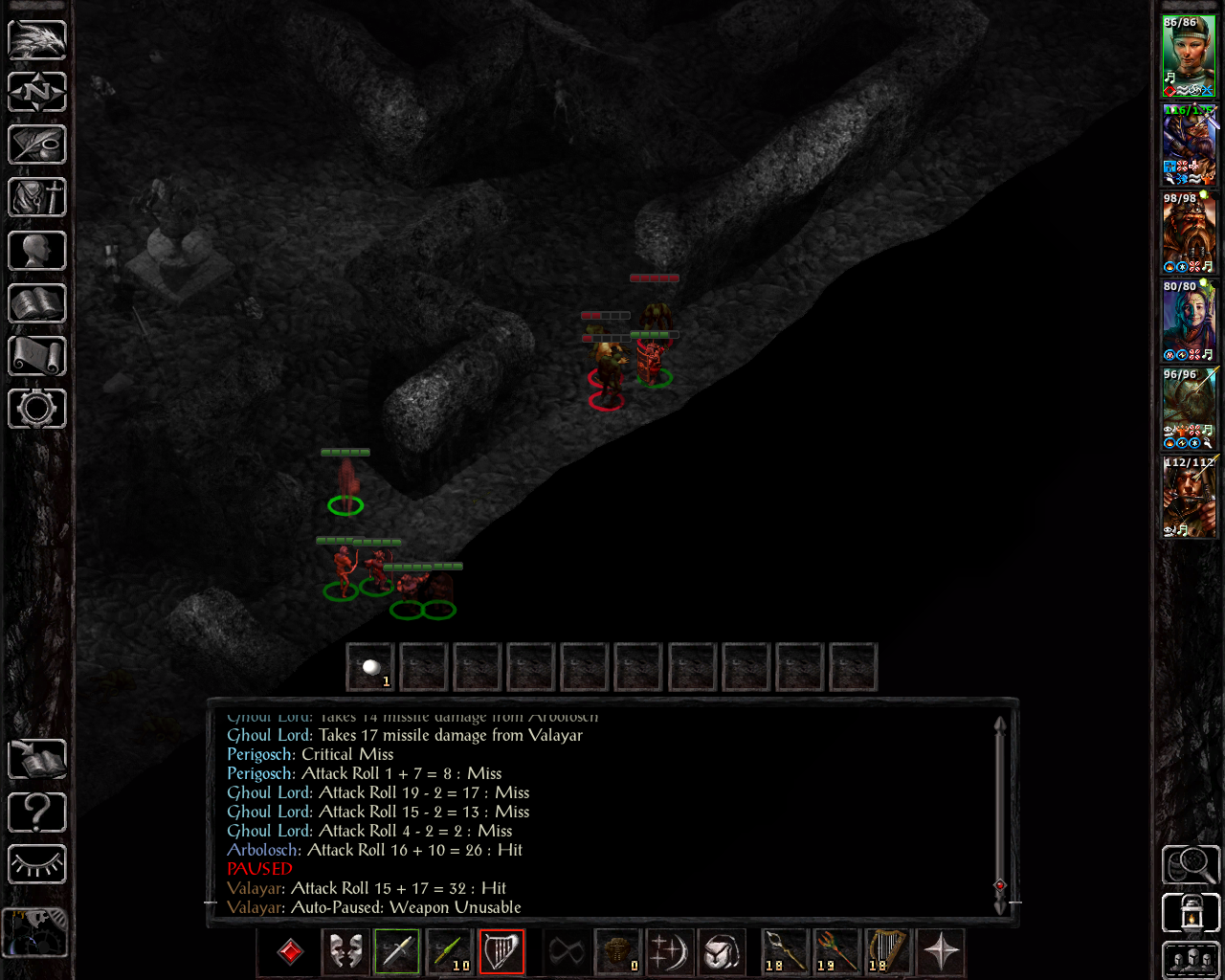Image resolution: width=1225 pixels, height=980 pixels.
Task: Toggle the lantern party AI button
Action: 1191,913
